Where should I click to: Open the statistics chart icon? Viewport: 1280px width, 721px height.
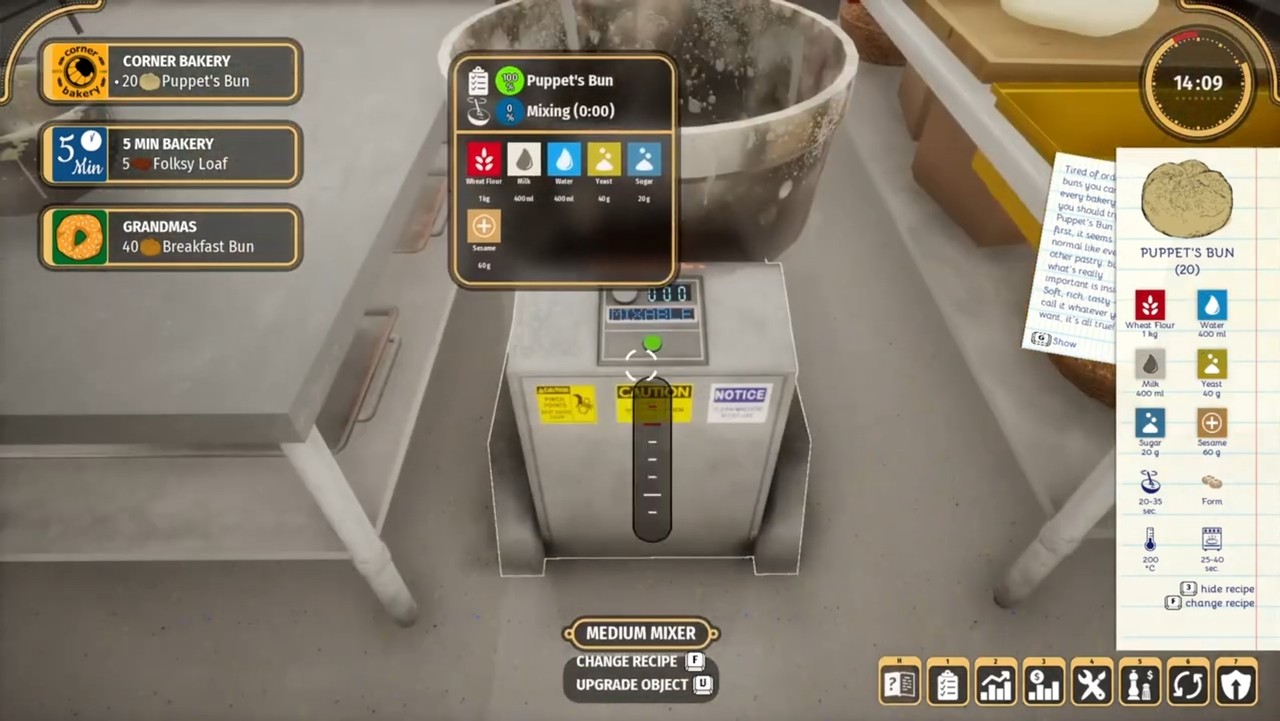[x=995, y=681]
